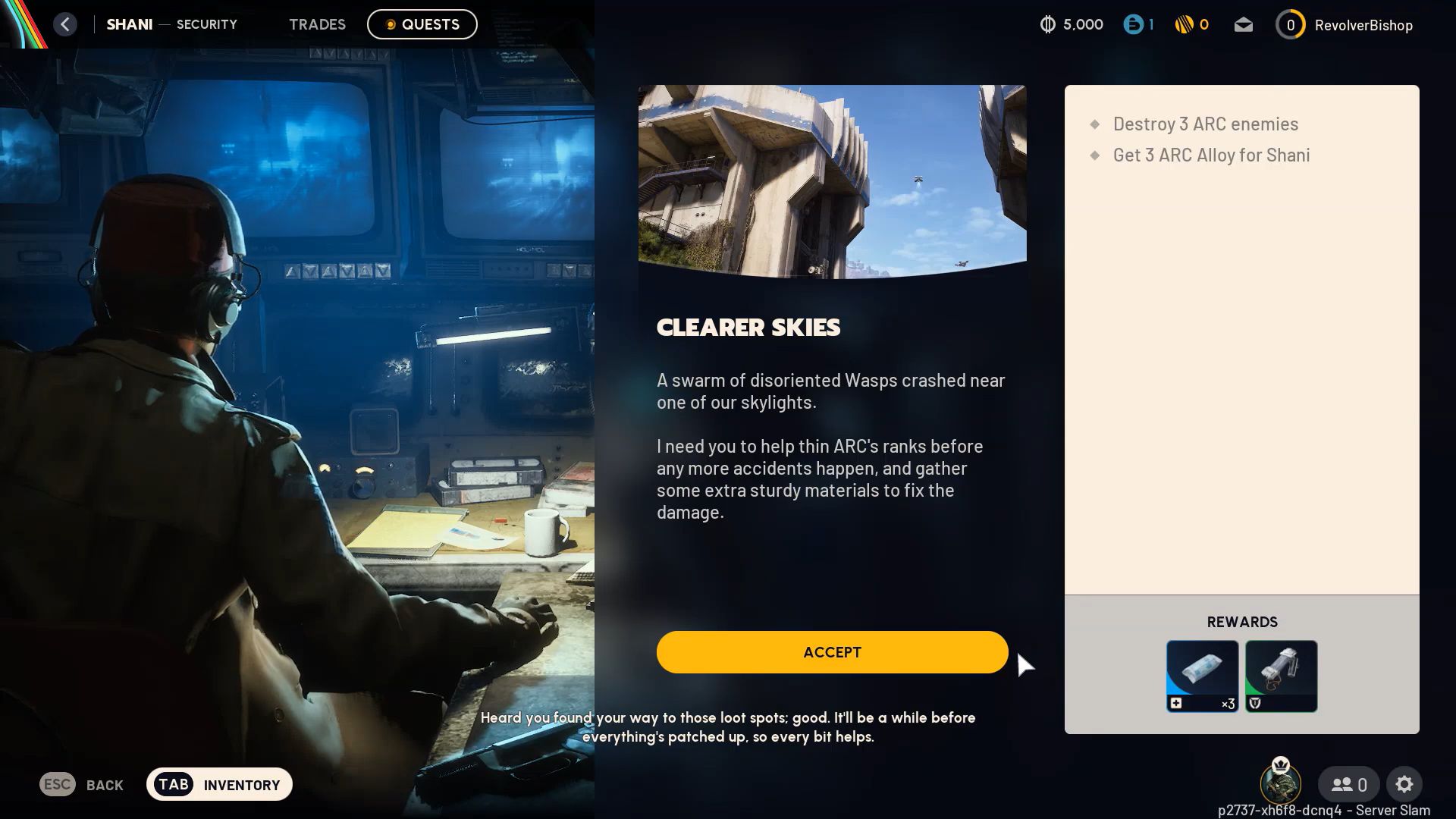Click the ESC BACK control
1456x819 pixels.
click(x=82, y=784)
